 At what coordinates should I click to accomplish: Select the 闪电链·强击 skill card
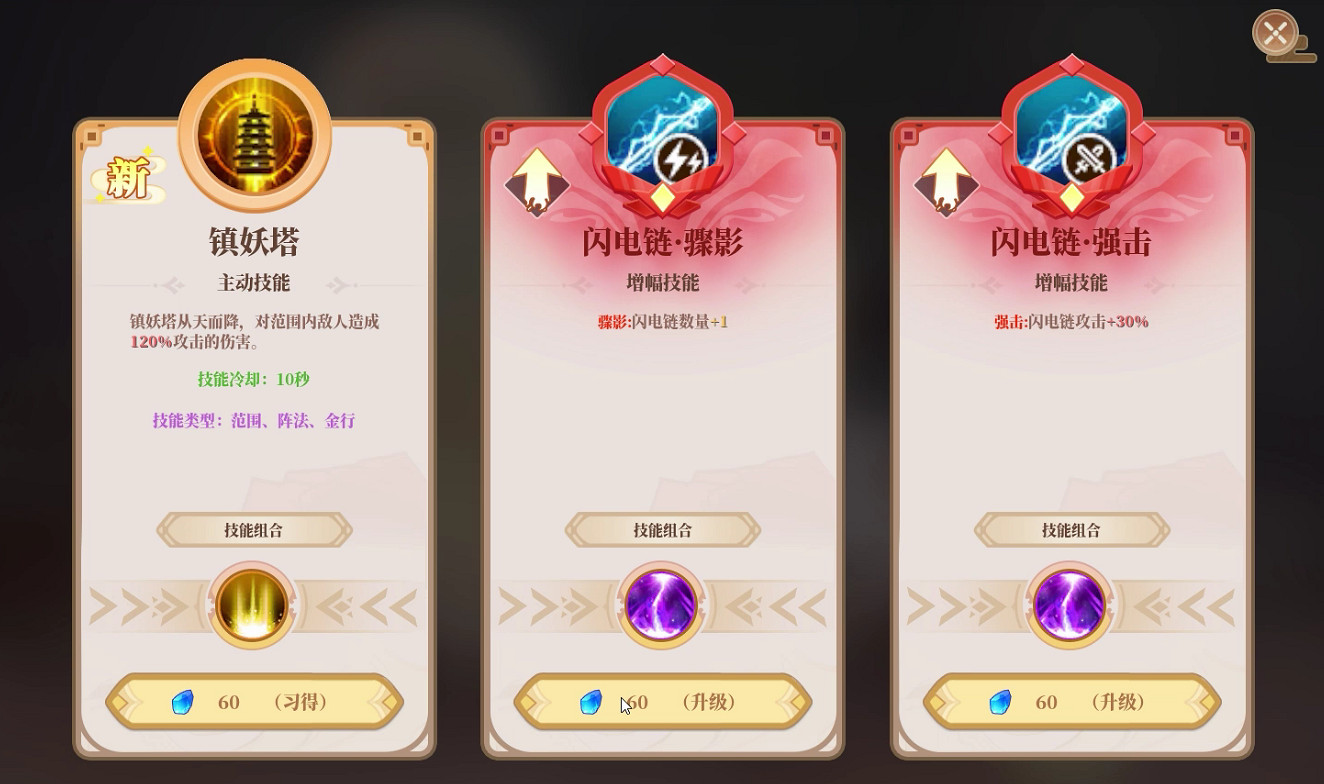(1069, 420)
